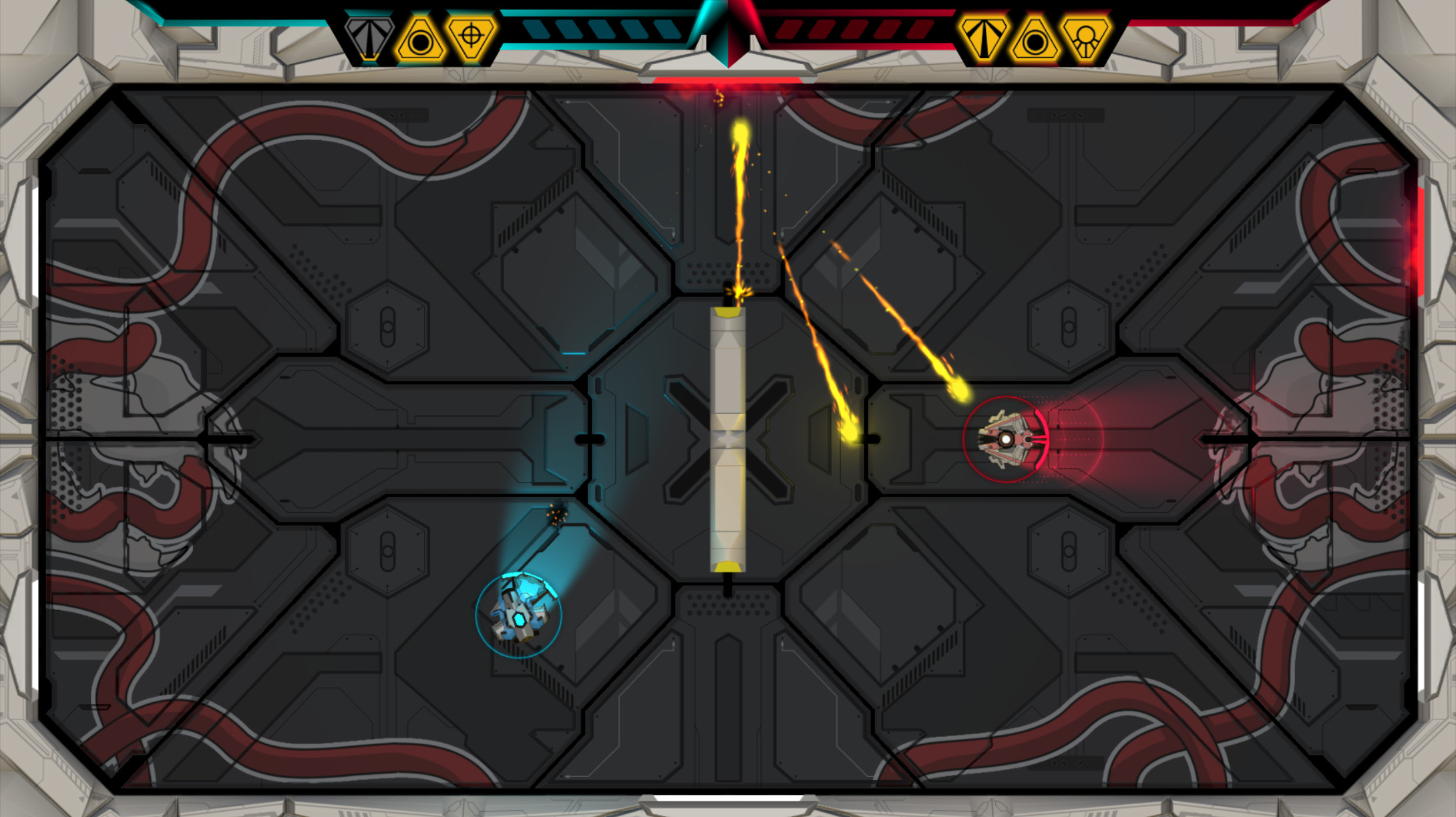
Task: Trigger blue player's crosshair ability icon
Action: 472,37
